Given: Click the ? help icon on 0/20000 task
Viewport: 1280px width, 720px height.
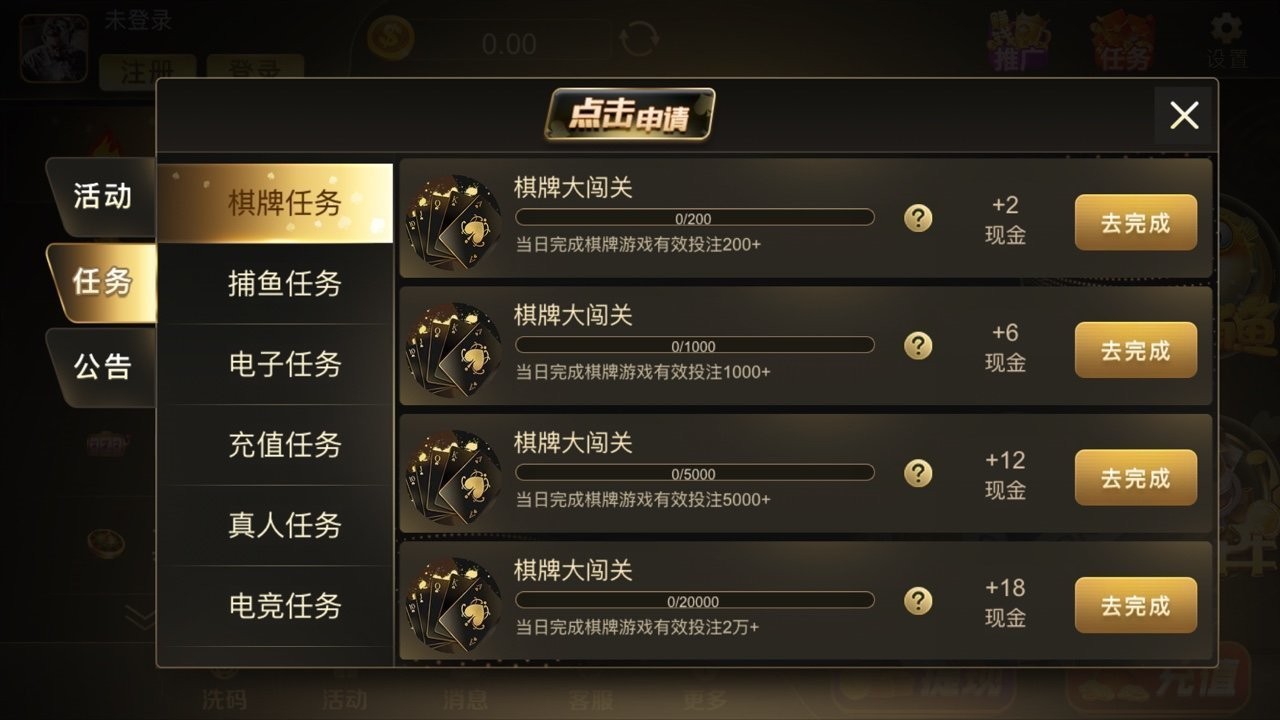Looking at the screenshot, I should point(917,600).
